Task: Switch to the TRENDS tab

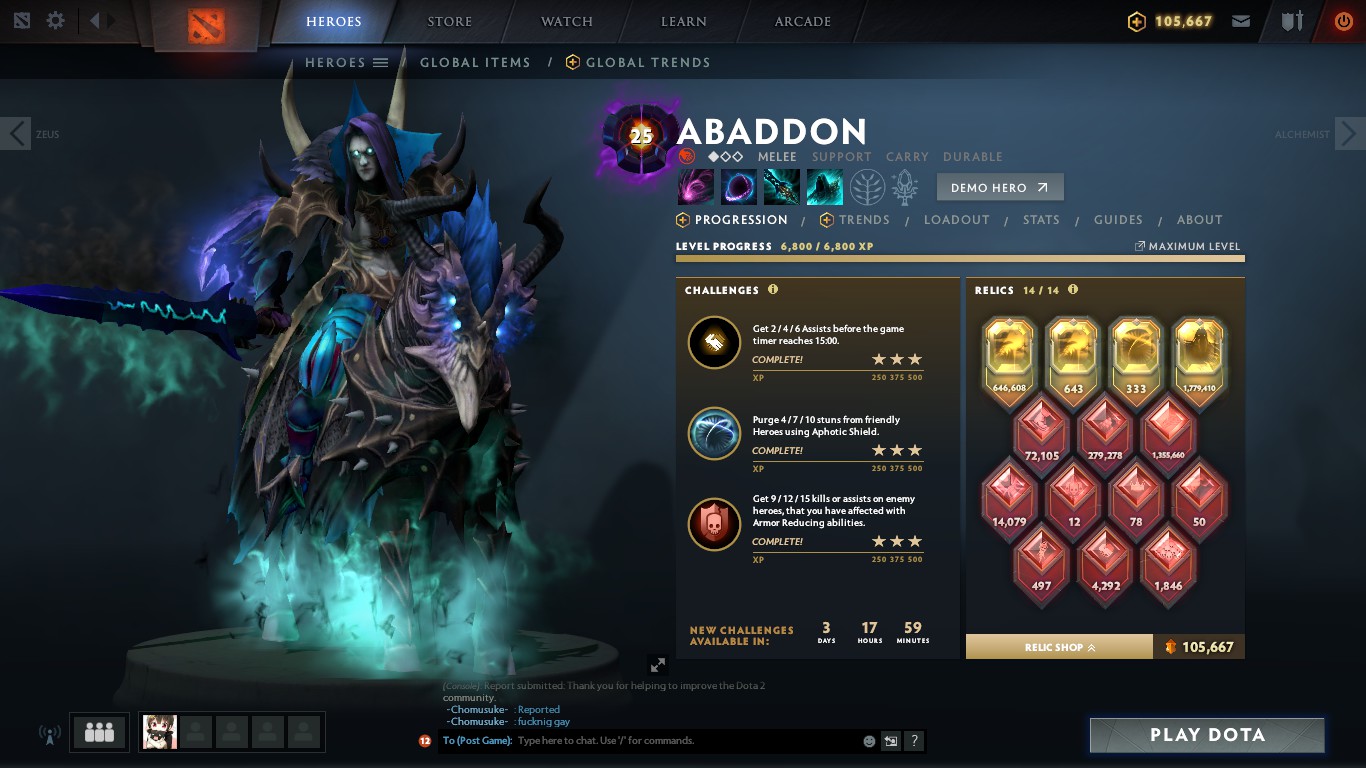Action: click(x=864, y=220)
